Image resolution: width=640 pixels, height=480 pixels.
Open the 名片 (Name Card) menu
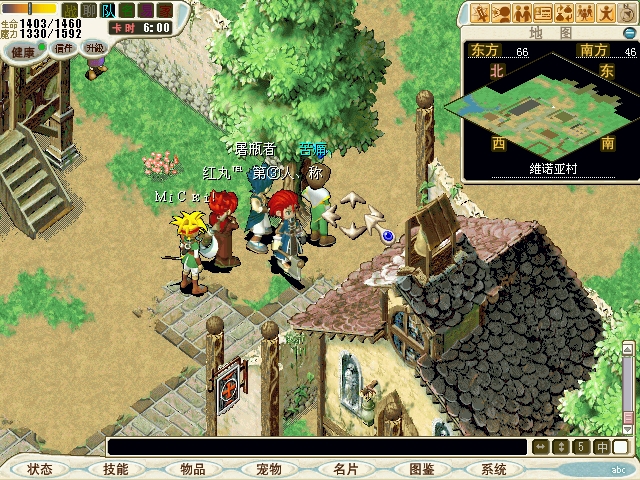click(x=345, y=469)
